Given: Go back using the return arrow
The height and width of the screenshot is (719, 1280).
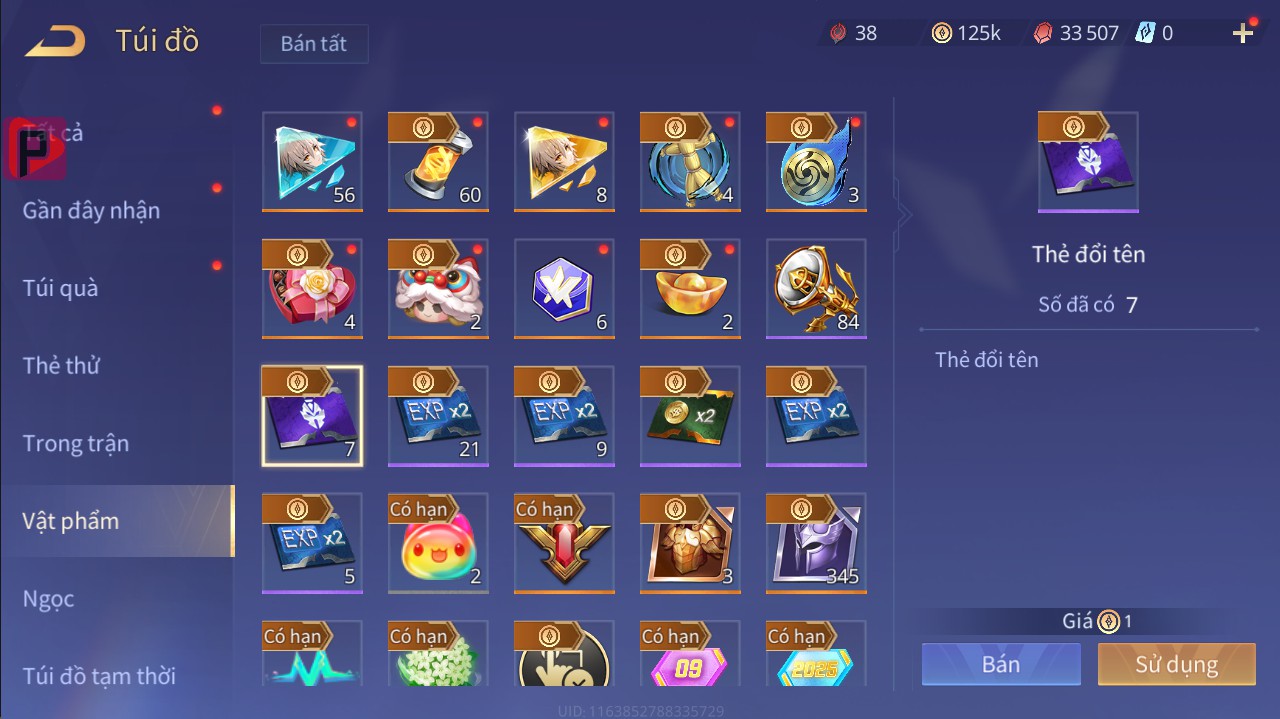Looking at the screenshot, I should [56, 41].
